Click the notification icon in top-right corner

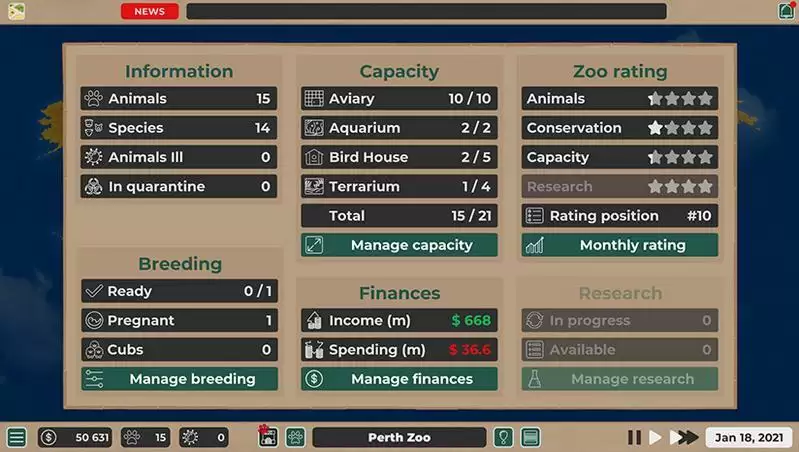pyautogui.click(x=786, y=11)
